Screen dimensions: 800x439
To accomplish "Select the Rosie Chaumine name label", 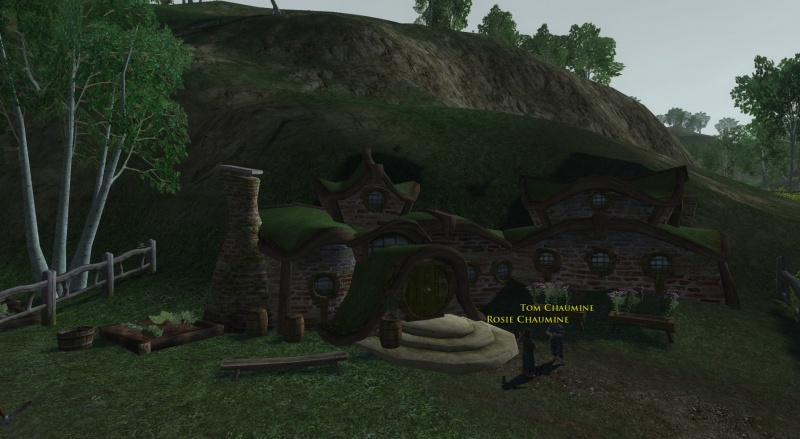I will 526,319.
